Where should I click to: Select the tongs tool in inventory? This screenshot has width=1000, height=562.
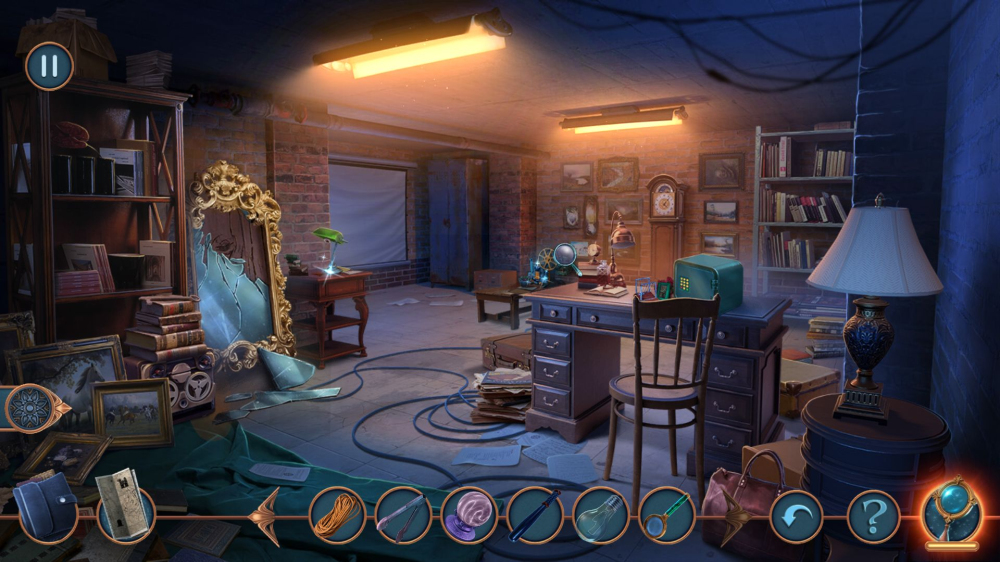coord(403,516)
